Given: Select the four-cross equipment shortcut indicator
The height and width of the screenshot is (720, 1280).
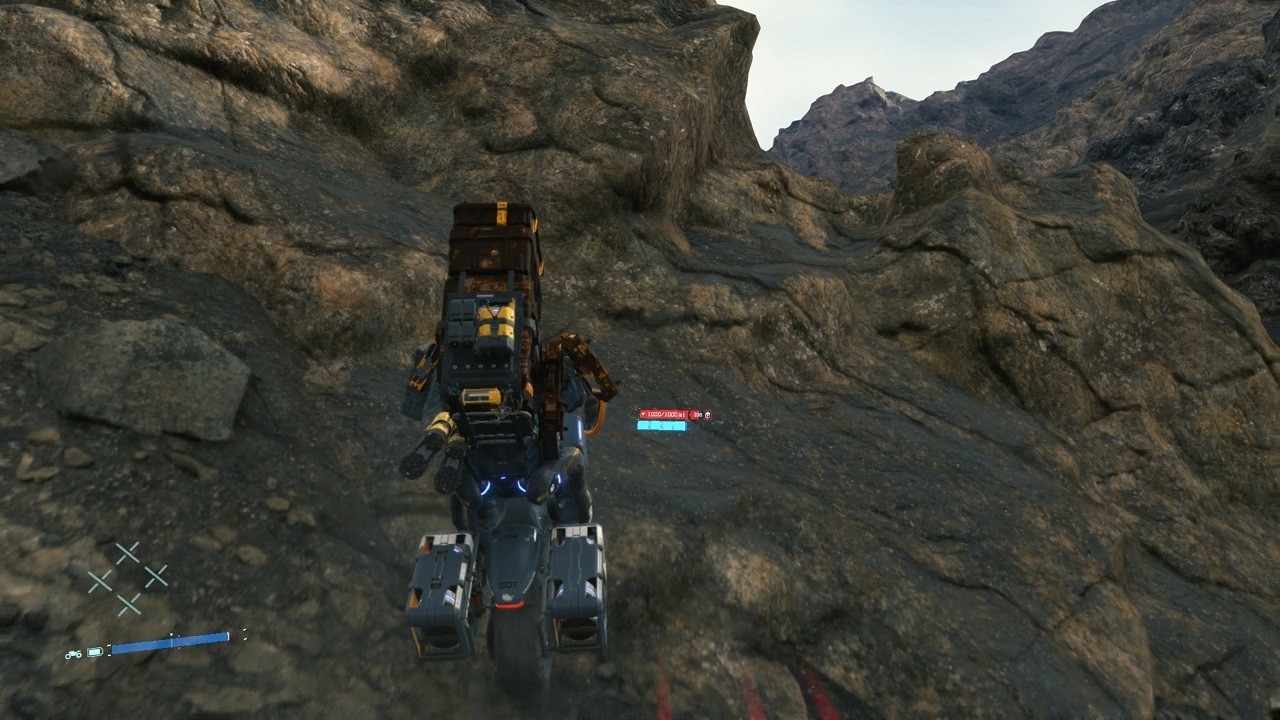Looking at the screenshot, I should [127, 578].
